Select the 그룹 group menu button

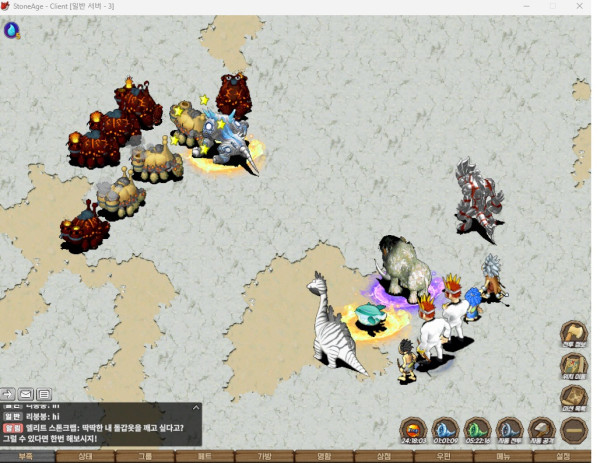point(146,456)
